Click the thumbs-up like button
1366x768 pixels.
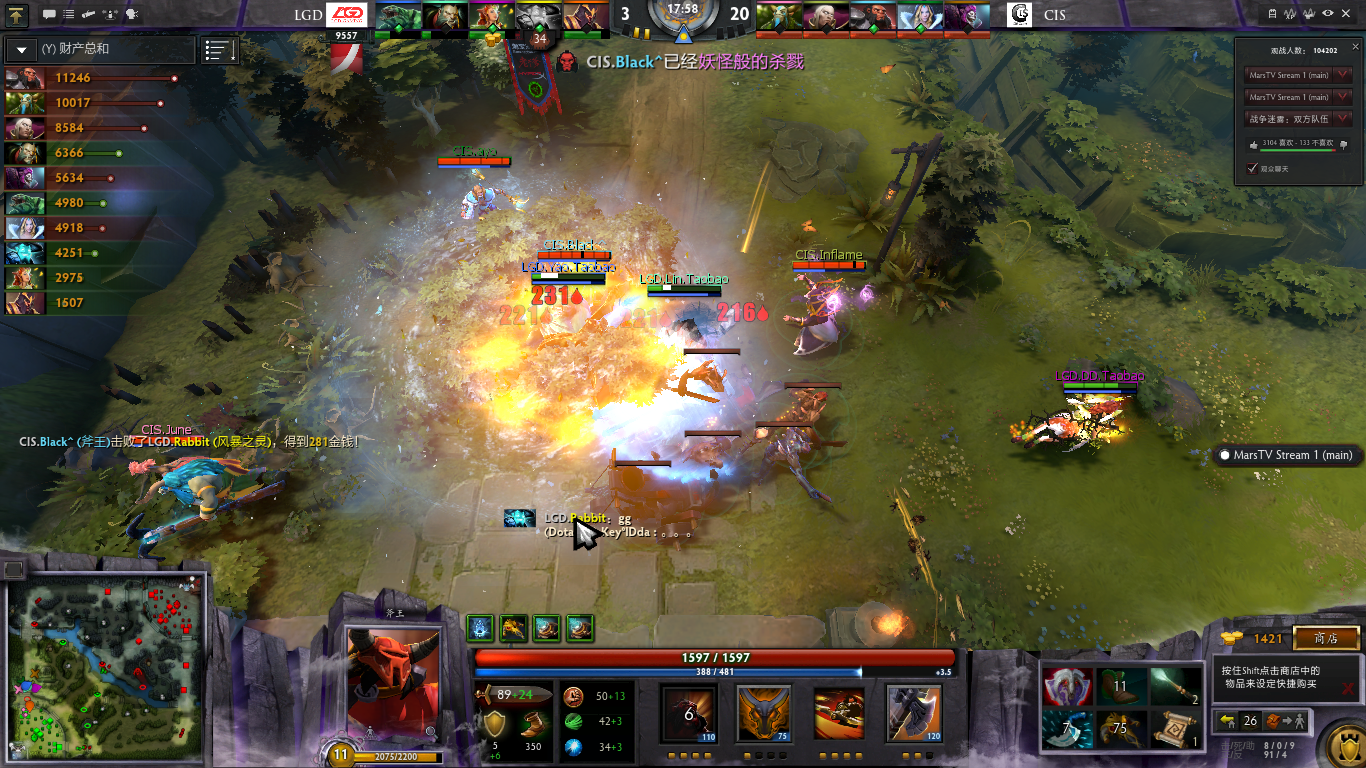(1254, 145)
